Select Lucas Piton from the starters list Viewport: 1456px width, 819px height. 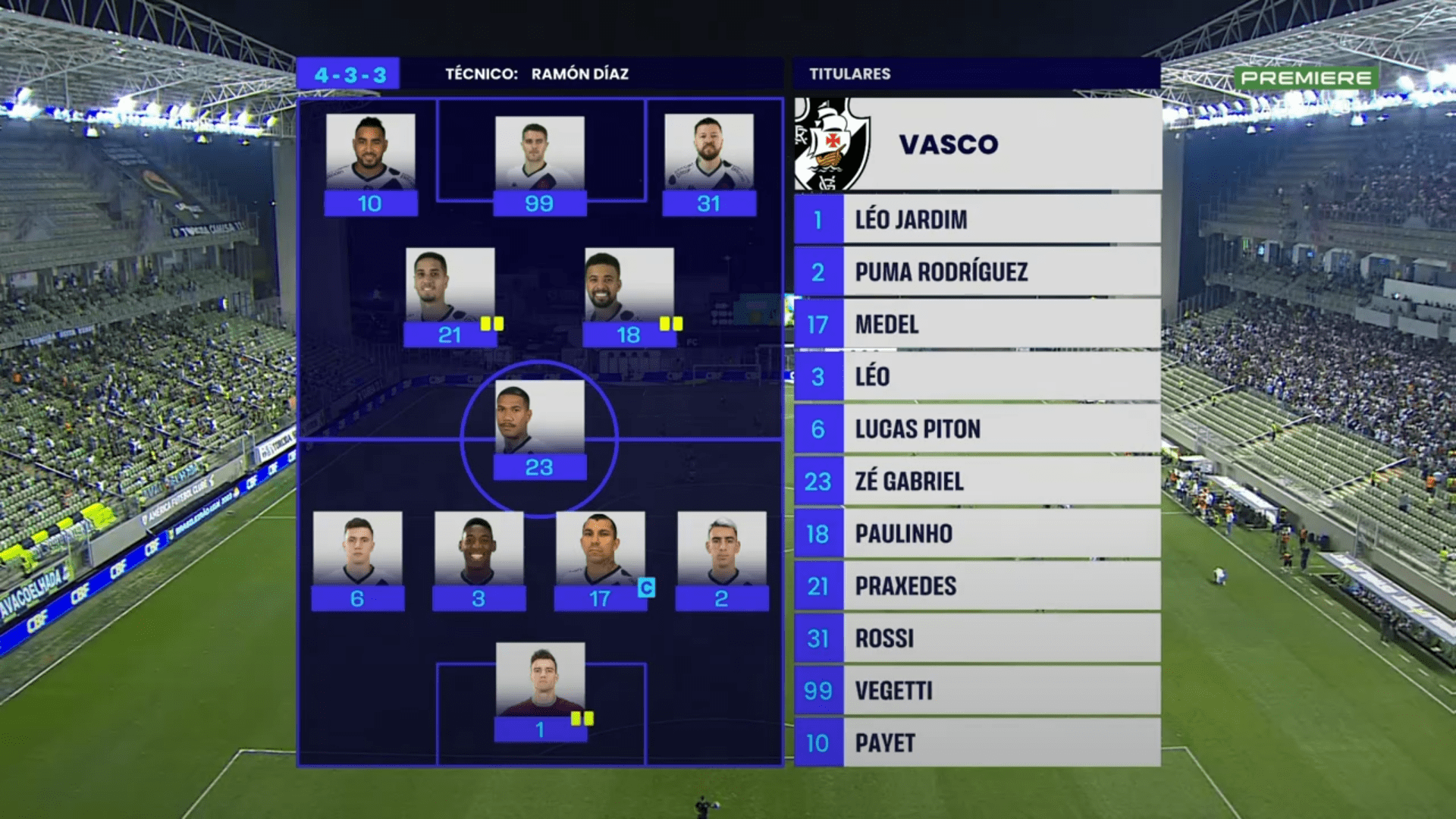click(x=977, y=429)
